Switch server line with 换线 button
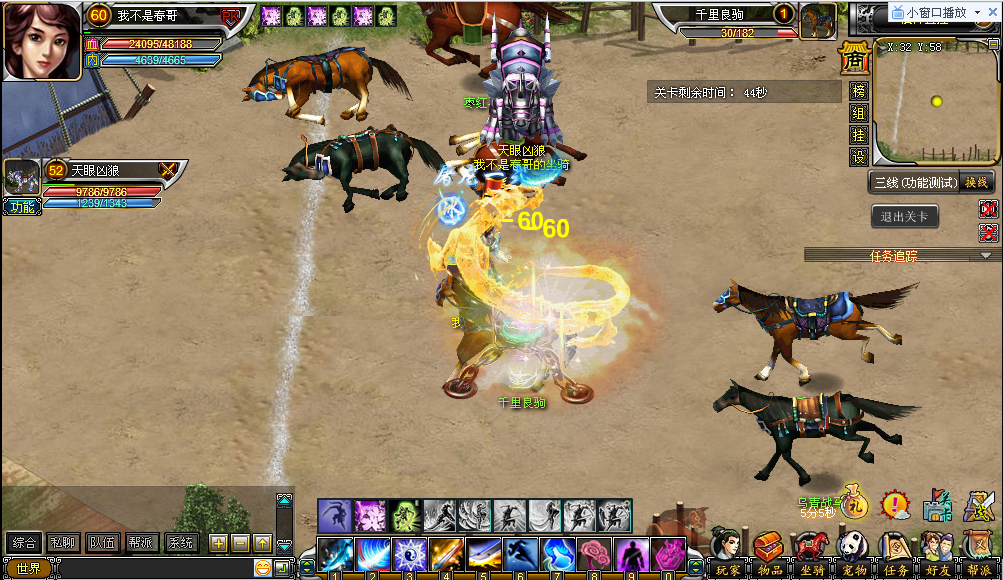The height and width of the screenshot is (580, 1003). click(x=975, y=181)
